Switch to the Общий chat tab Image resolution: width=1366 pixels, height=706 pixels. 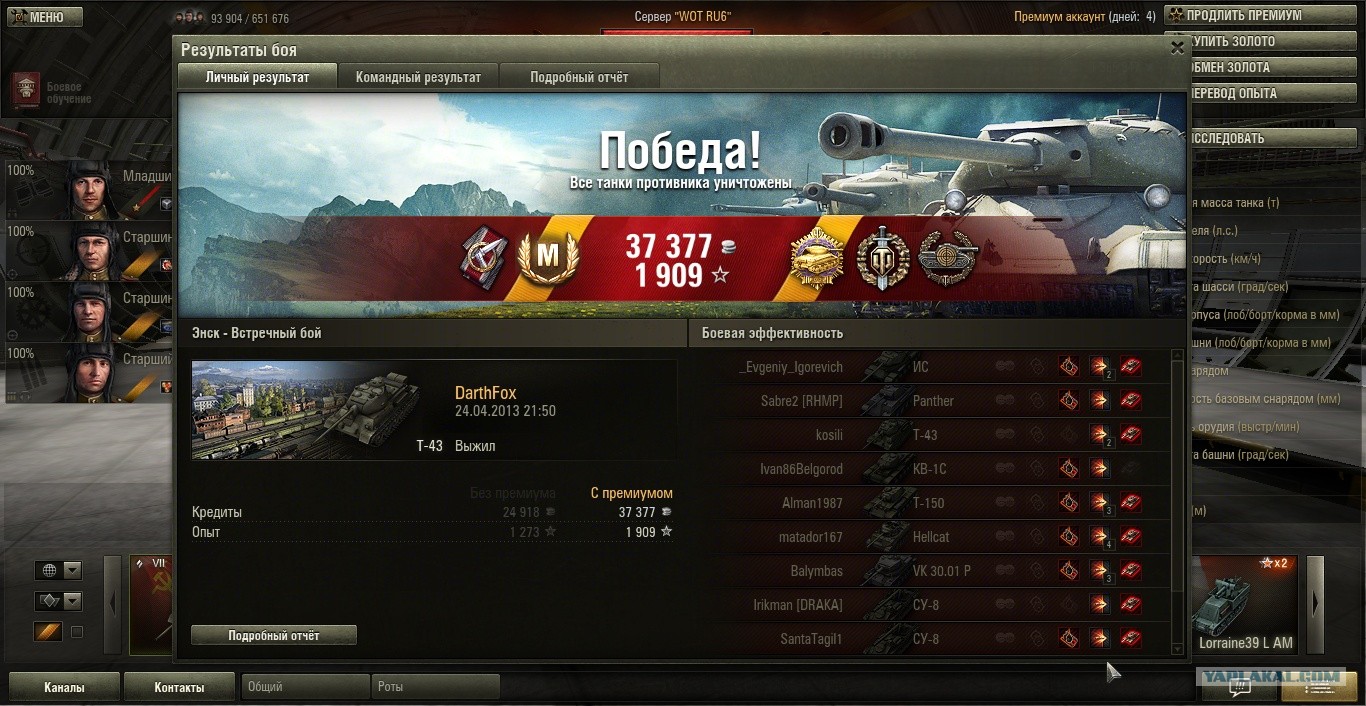pos(305,687)
